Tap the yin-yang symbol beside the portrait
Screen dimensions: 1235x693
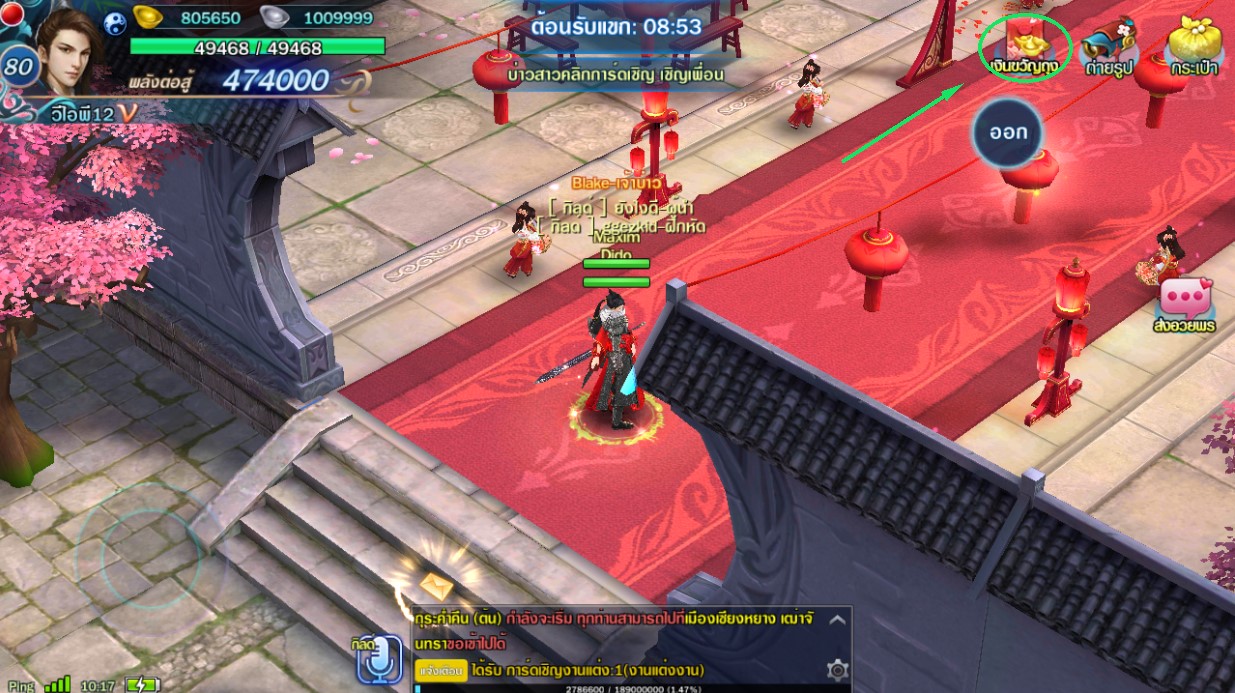click(x=115, y=24)
